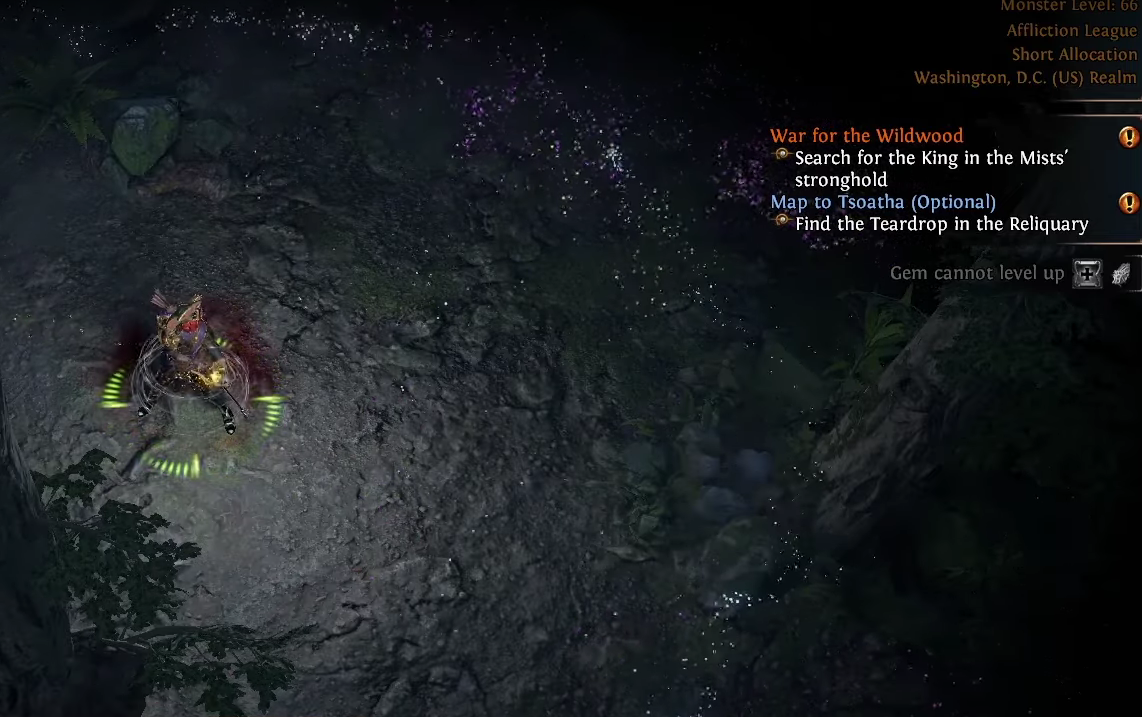Select the skill gem icon next to the plus button

click(x=1121, y=273)
